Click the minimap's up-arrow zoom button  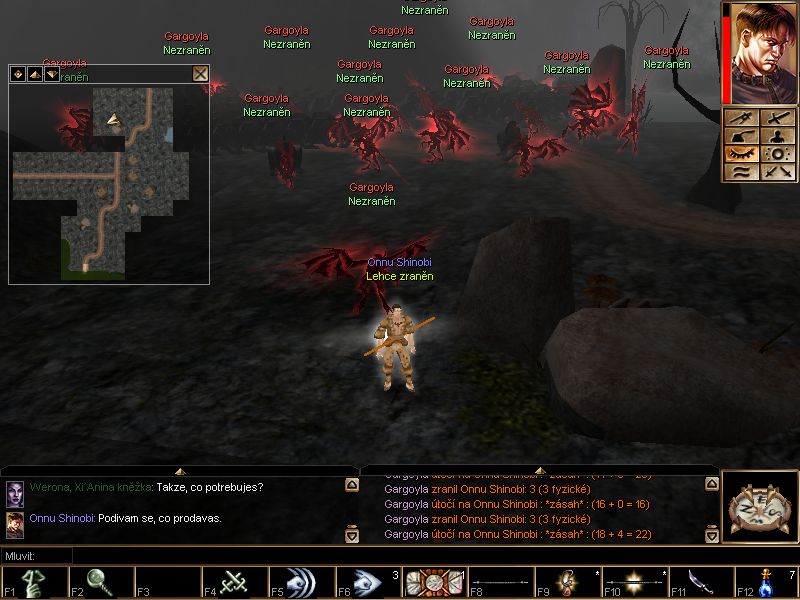[35, 74]
